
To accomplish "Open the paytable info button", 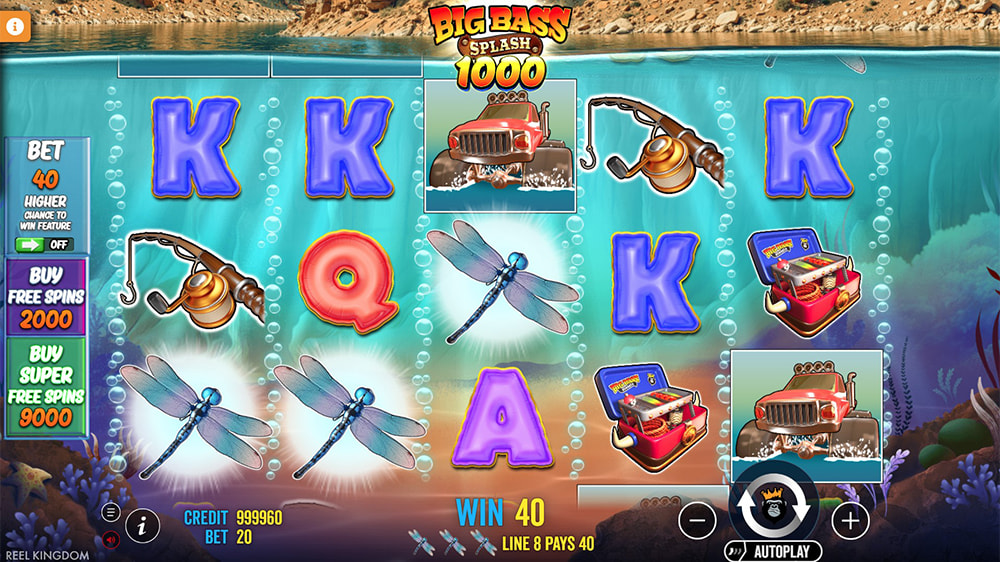I will click(x=143, y=523).
